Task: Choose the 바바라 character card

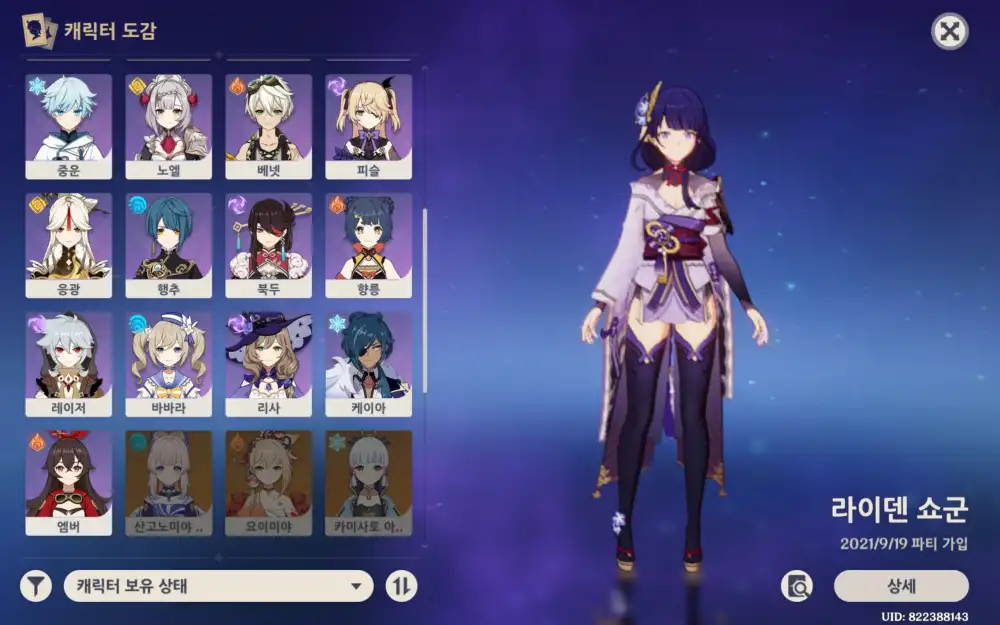Action: click(x=168, y=363)
